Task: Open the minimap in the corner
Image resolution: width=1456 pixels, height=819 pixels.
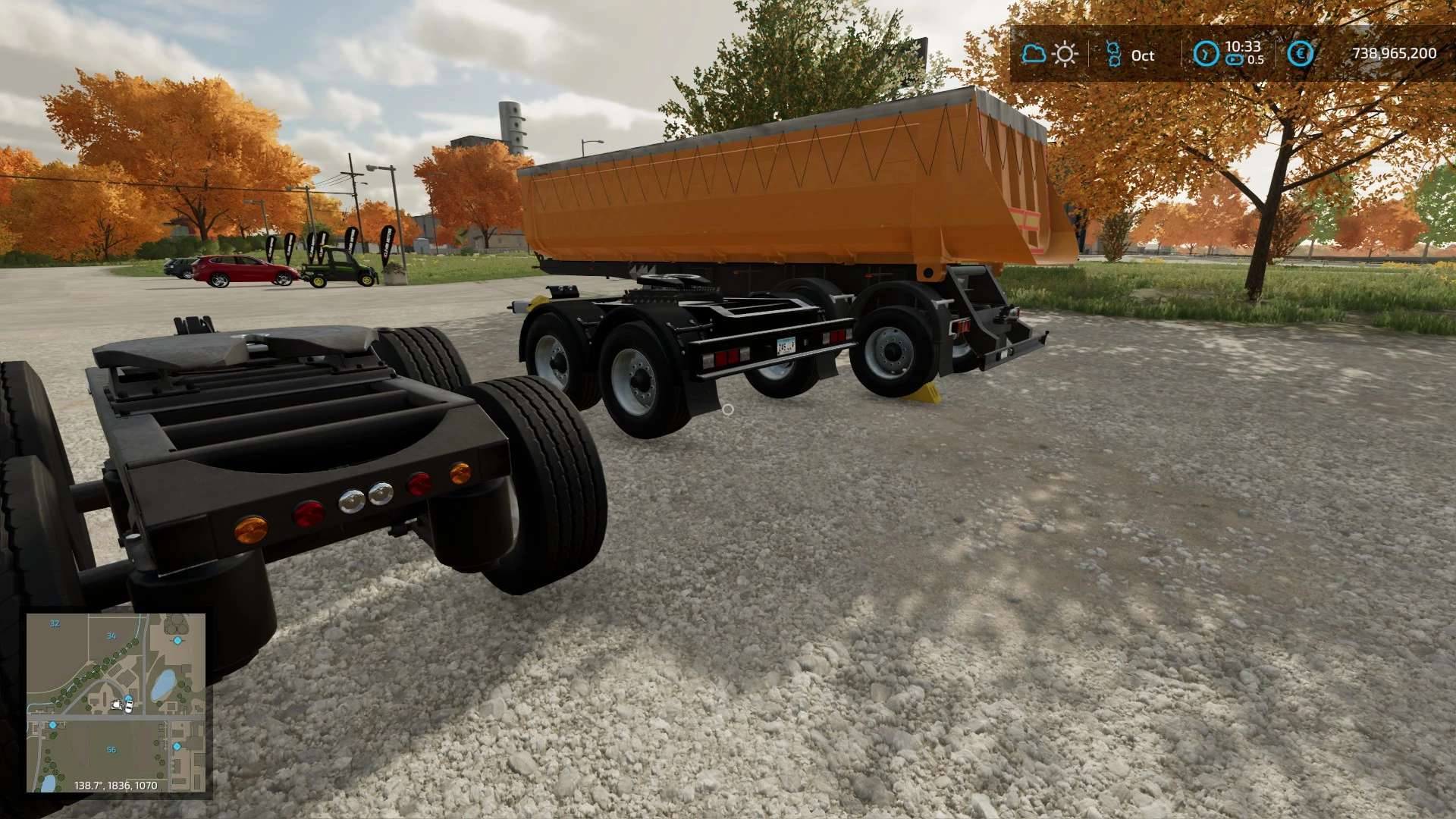Action: (116, 703)
